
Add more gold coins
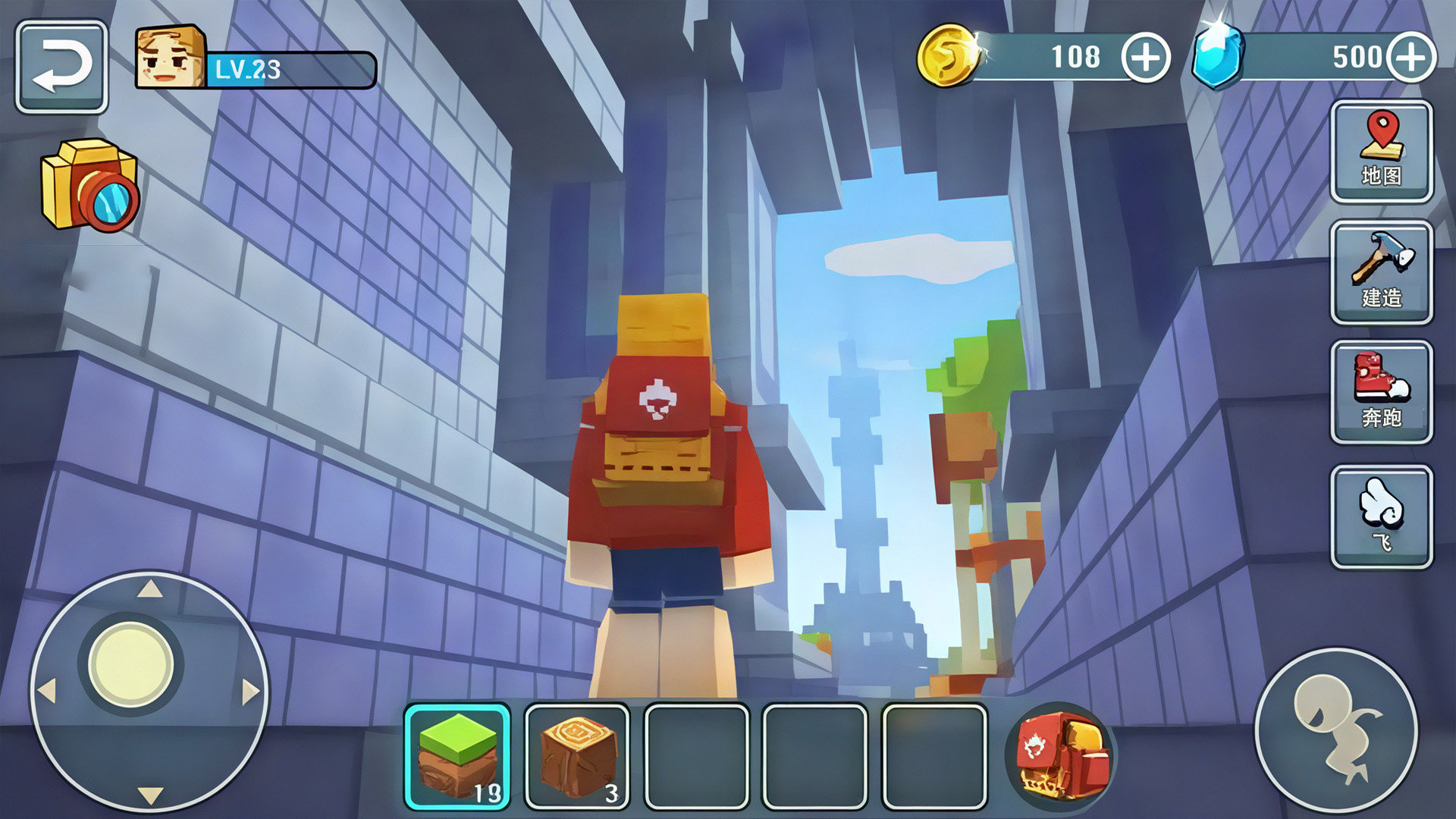(x=1145, y=58)
